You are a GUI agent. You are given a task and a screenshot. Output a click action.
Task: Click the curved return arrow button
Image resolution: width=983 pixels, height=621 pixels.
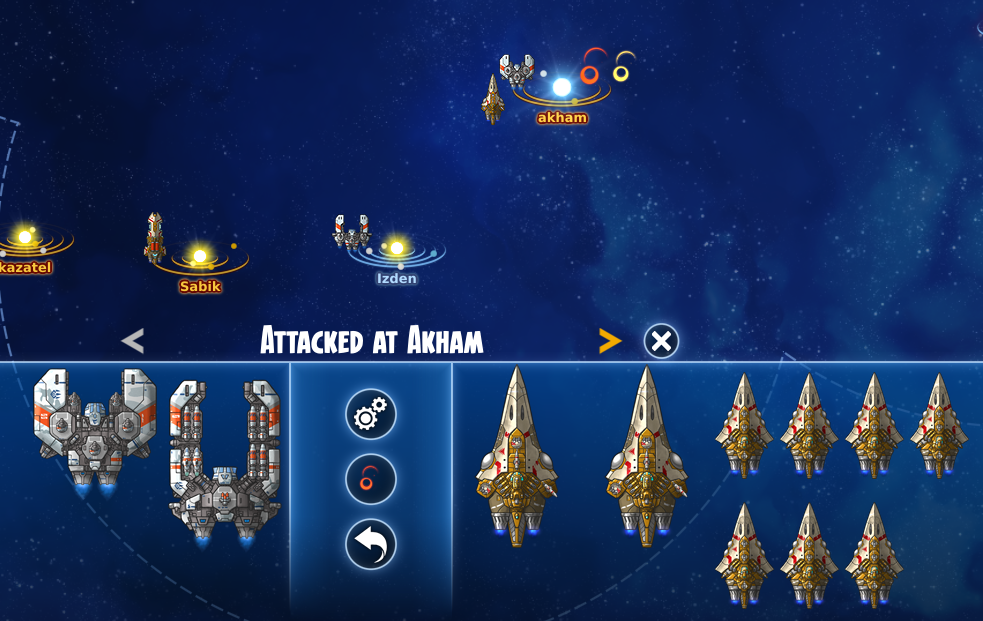[x=371, y=545]
